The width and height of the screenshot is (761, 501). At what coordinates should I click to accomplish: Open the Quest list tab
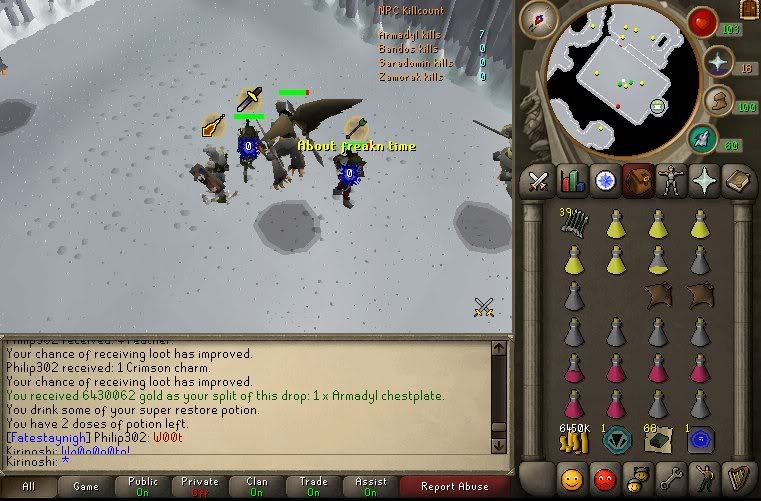605,181
